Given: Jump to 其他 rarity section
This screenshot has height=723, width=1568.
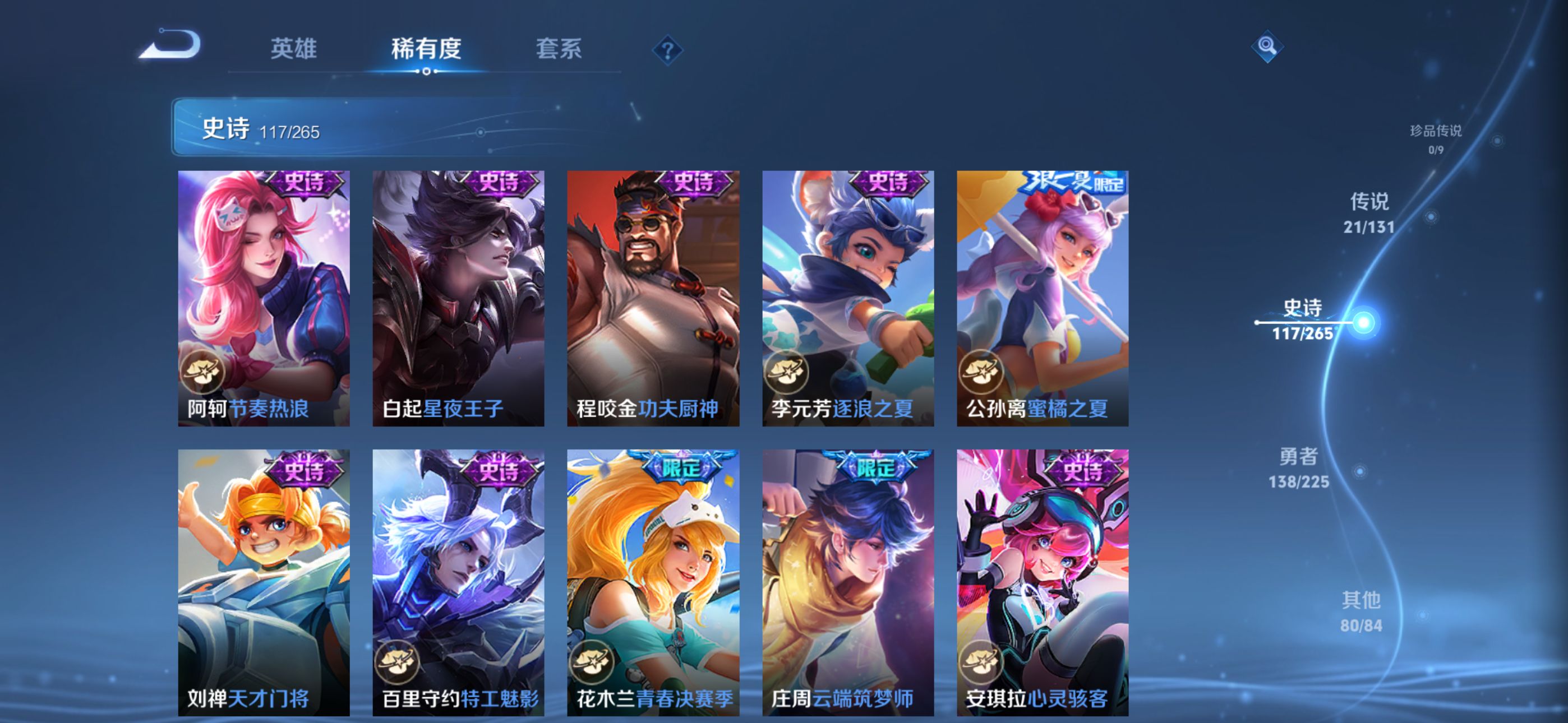Looking at the screenshot, I should tap(1361, 611).
